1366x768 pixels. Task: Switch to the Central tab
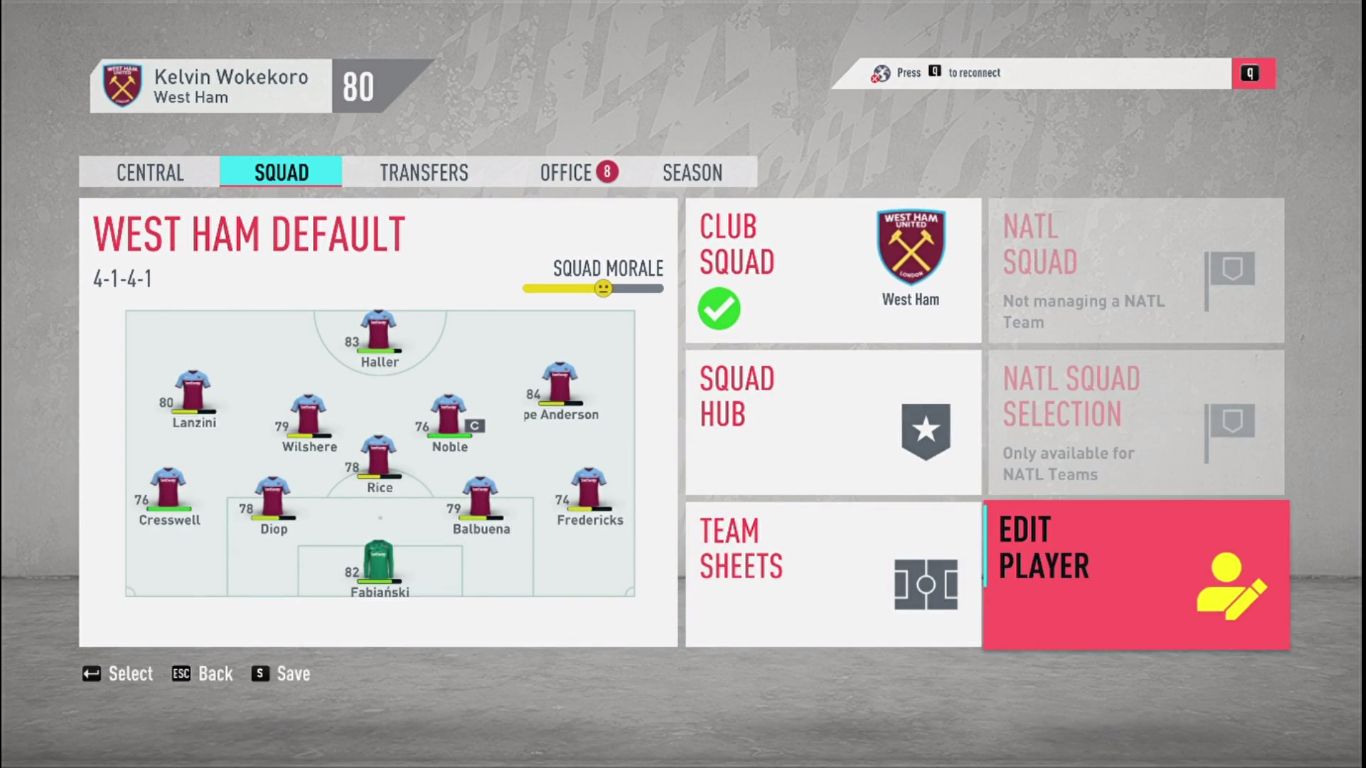point(150,172)
